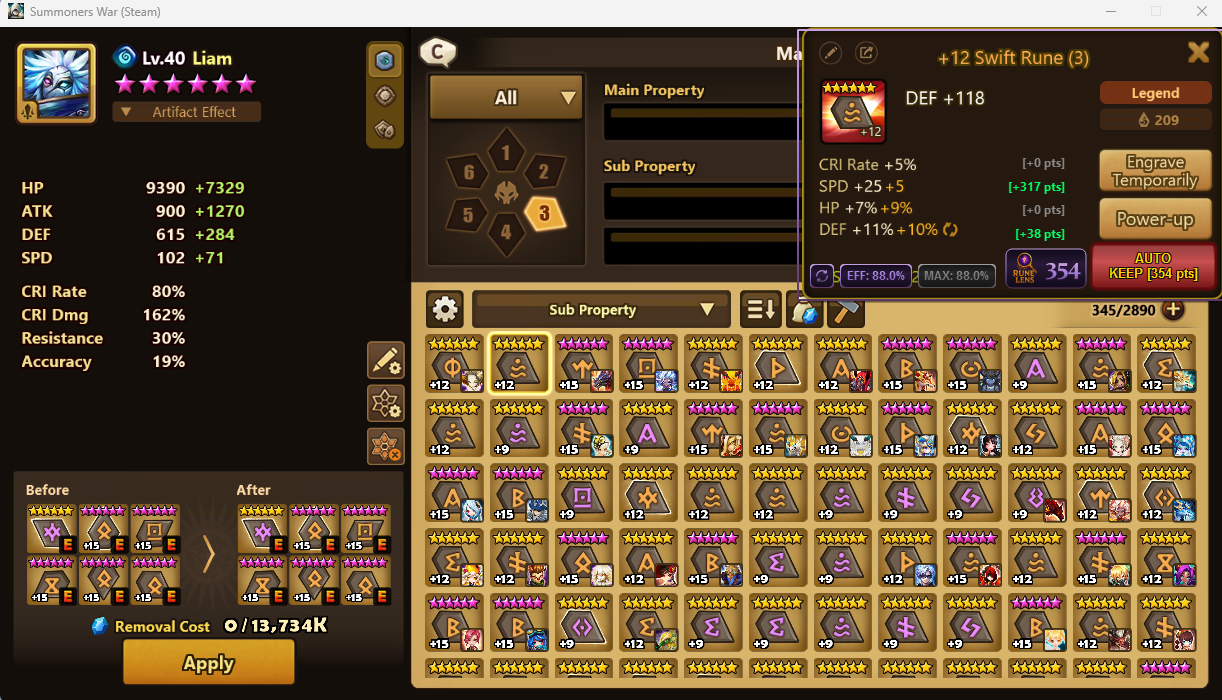Choose rune slot 4 in the selector

click(506, 233)
